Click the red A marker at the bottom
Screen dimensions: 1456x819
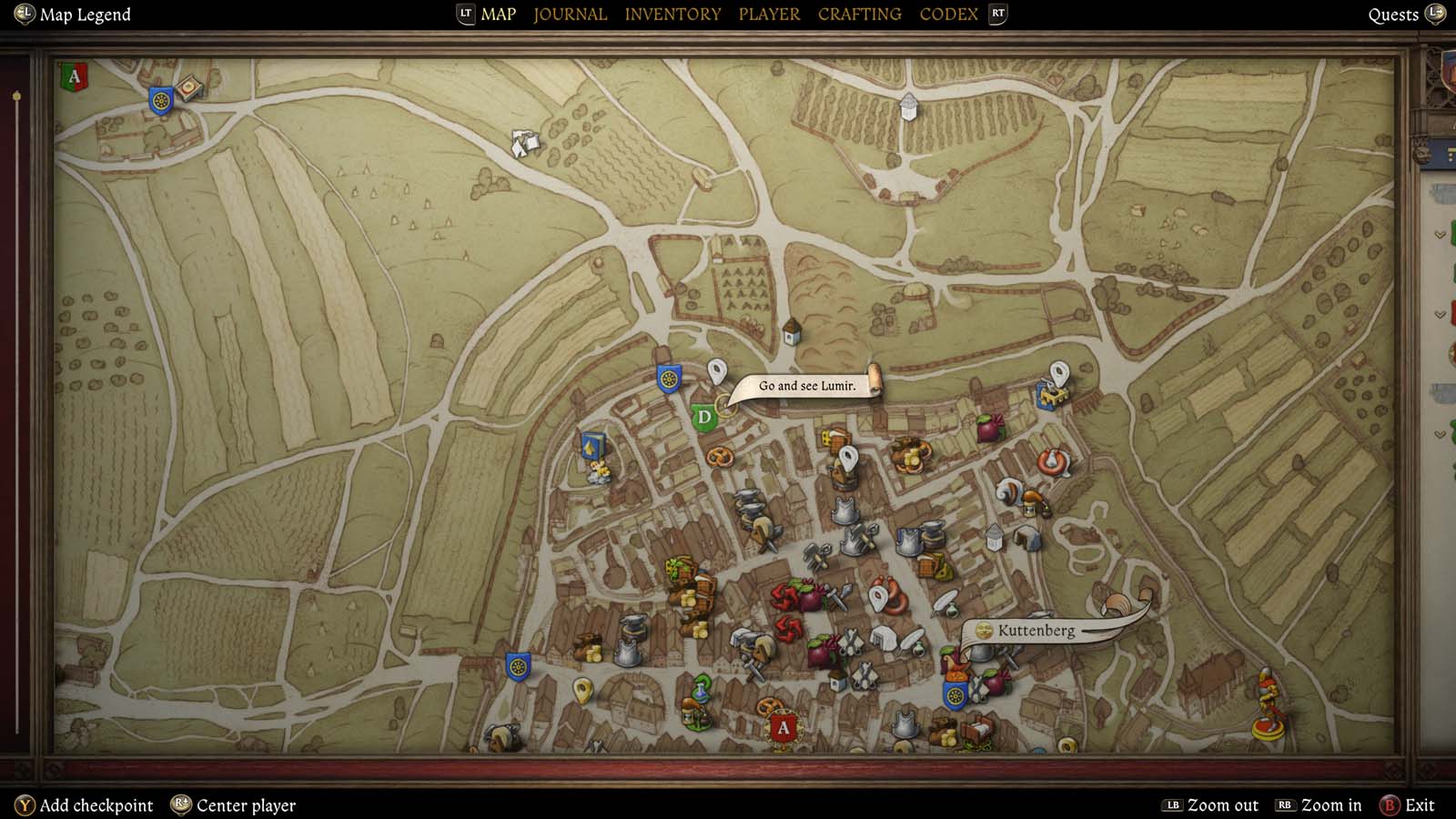coord(783,726)
